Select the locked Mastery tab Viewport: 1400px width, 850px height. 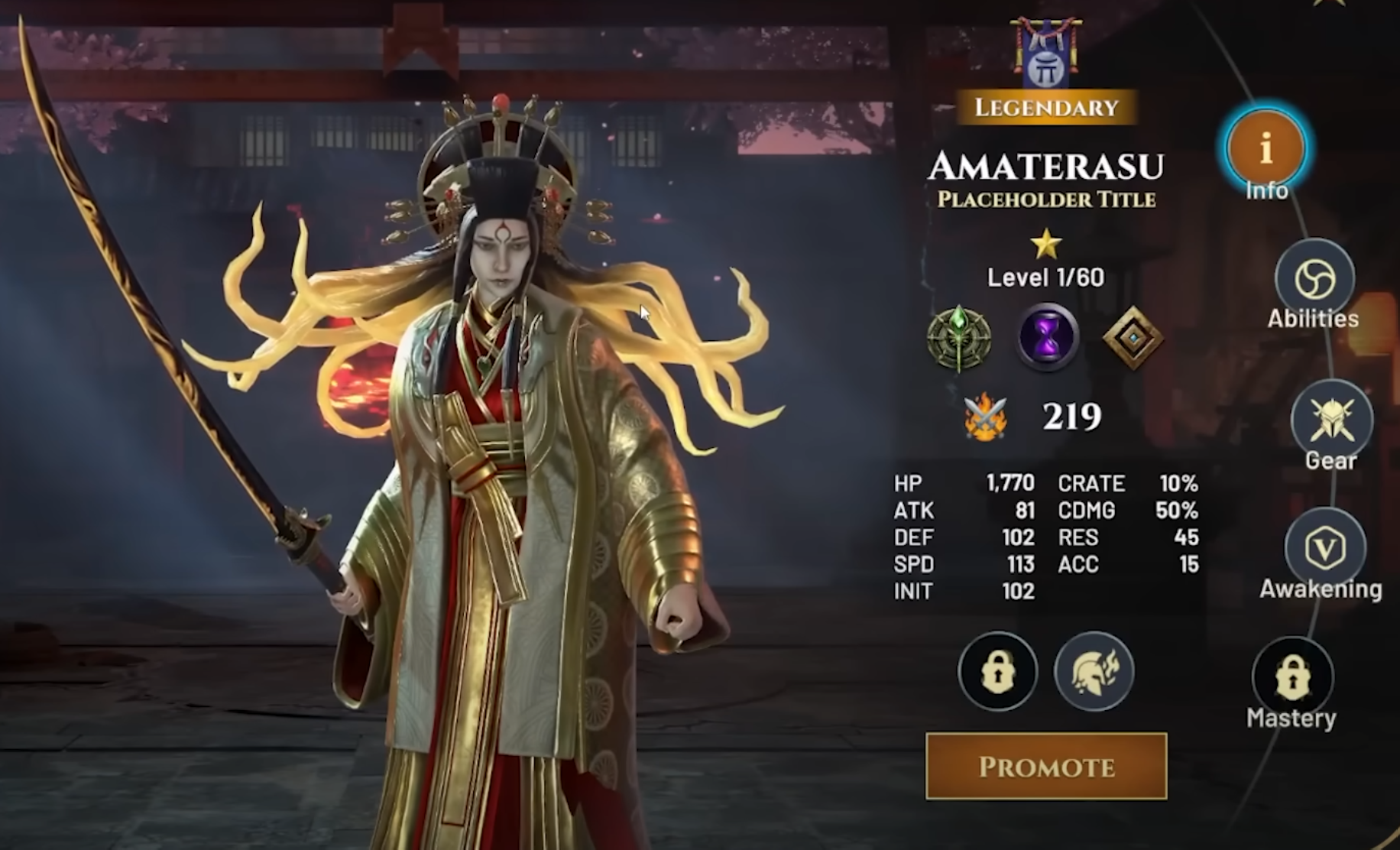(1292, 677)
